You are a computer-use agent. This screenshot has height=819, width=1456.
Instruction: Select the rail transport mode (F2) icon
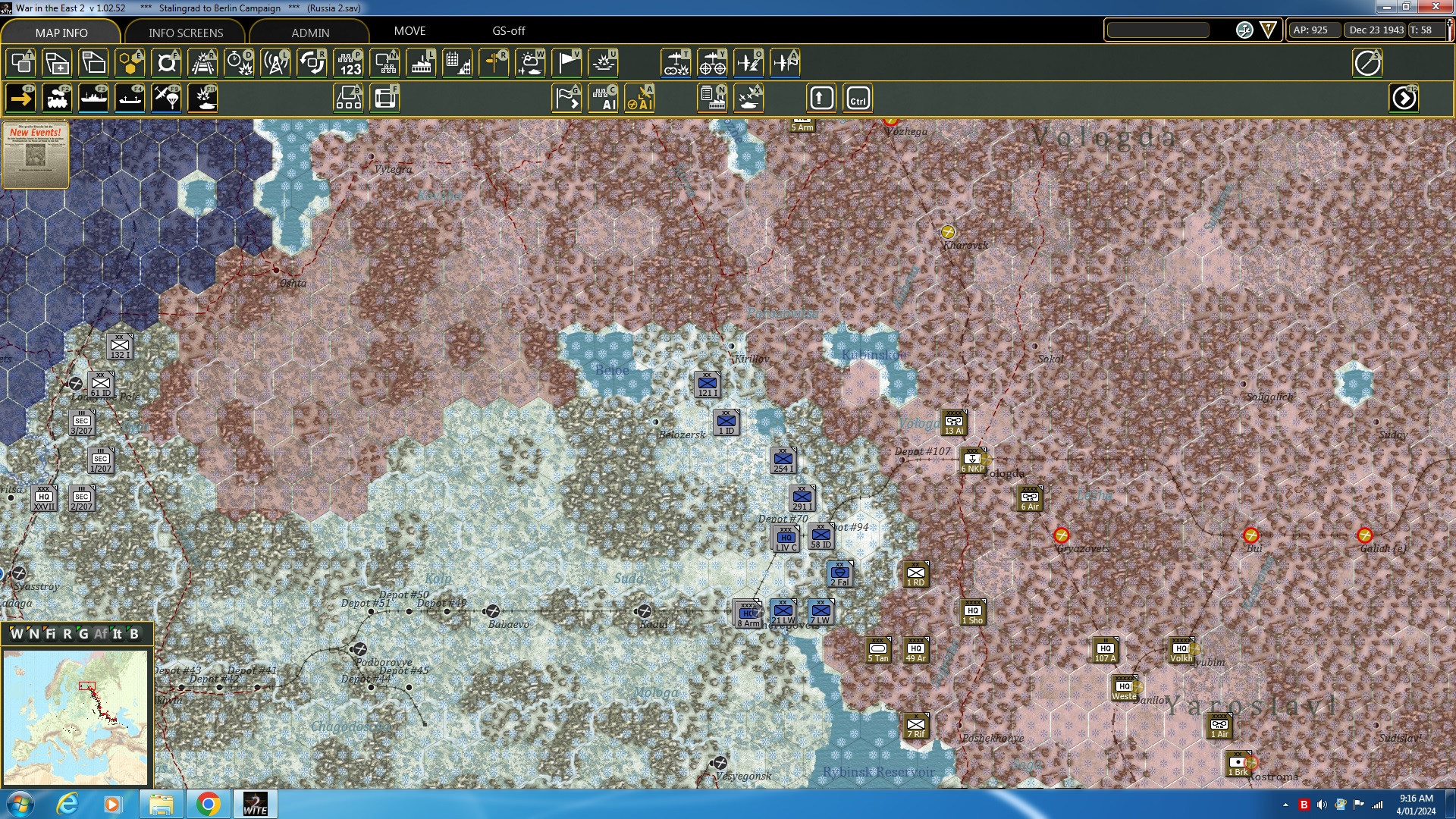[x=58, y=98]
